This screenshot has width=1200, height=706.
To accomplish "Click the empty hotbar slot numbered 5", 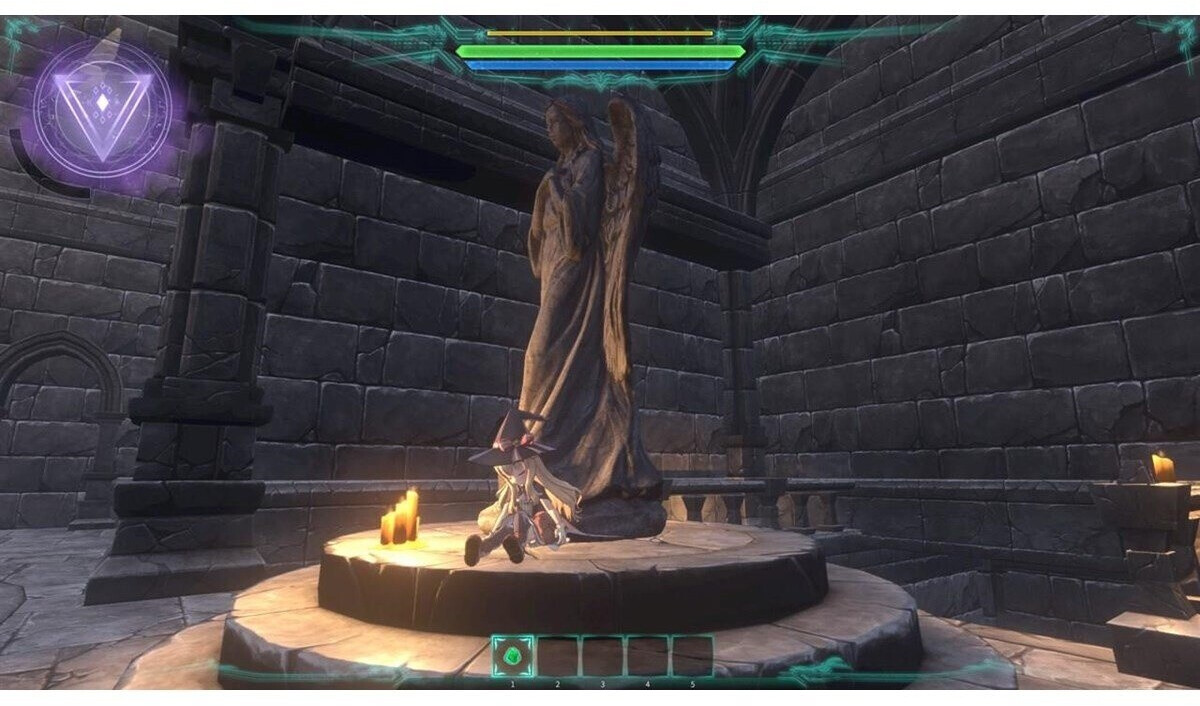I will pyautogui.click(x=692, y=656).
